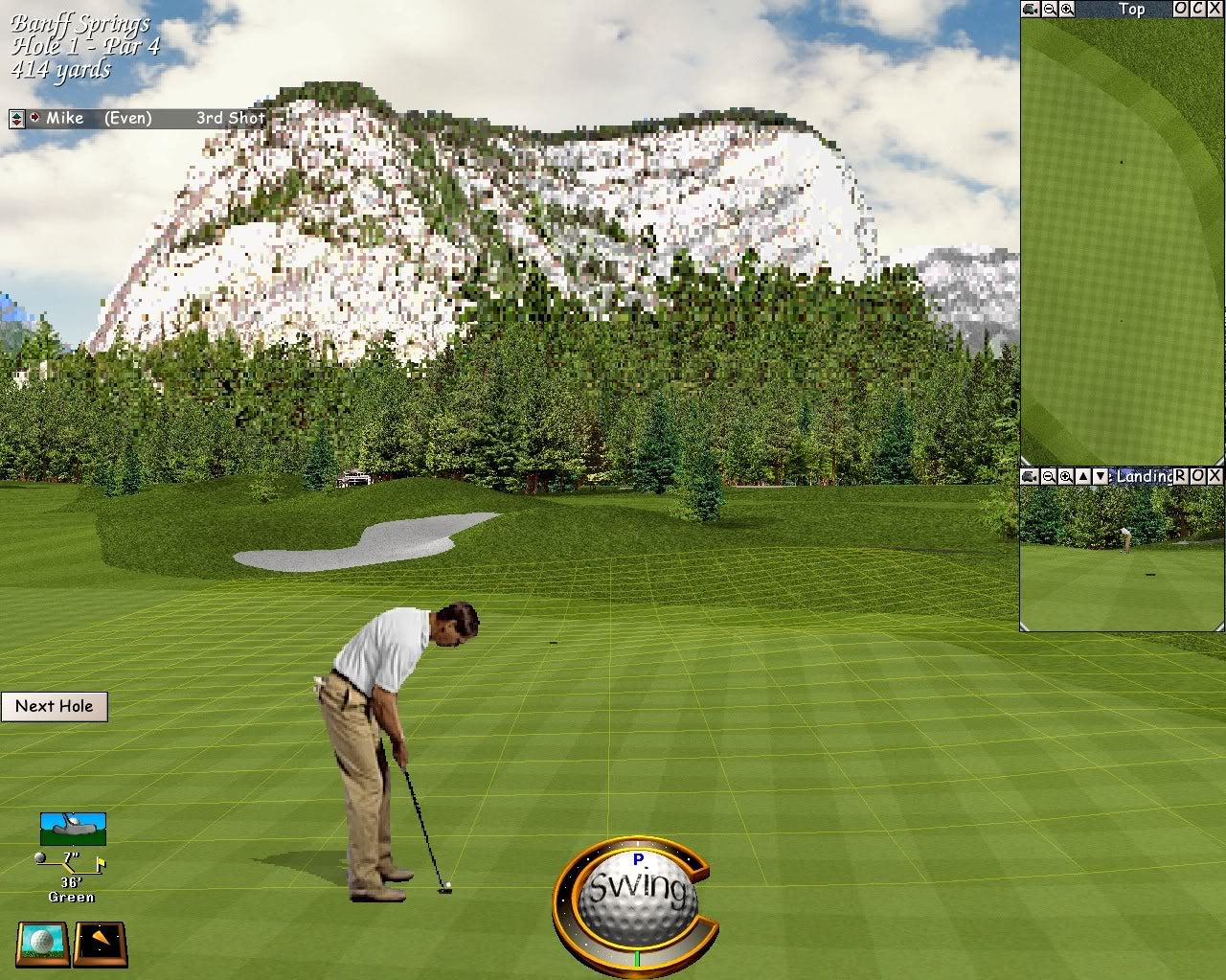Click the O button on Top window
The width and height of the screenshot is (1226, 980).
pyautogui.click(x=1181, y=9)
